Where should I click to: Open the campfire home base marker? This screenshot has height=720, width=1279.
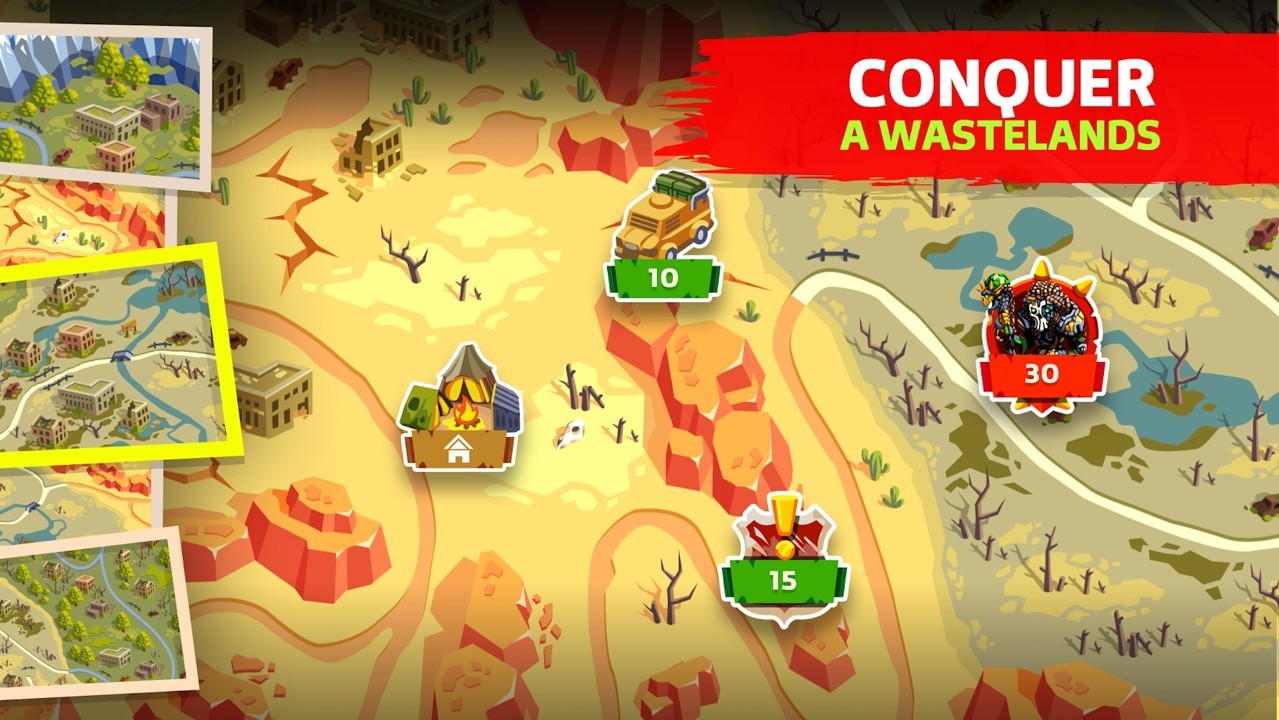pos(460,412)
